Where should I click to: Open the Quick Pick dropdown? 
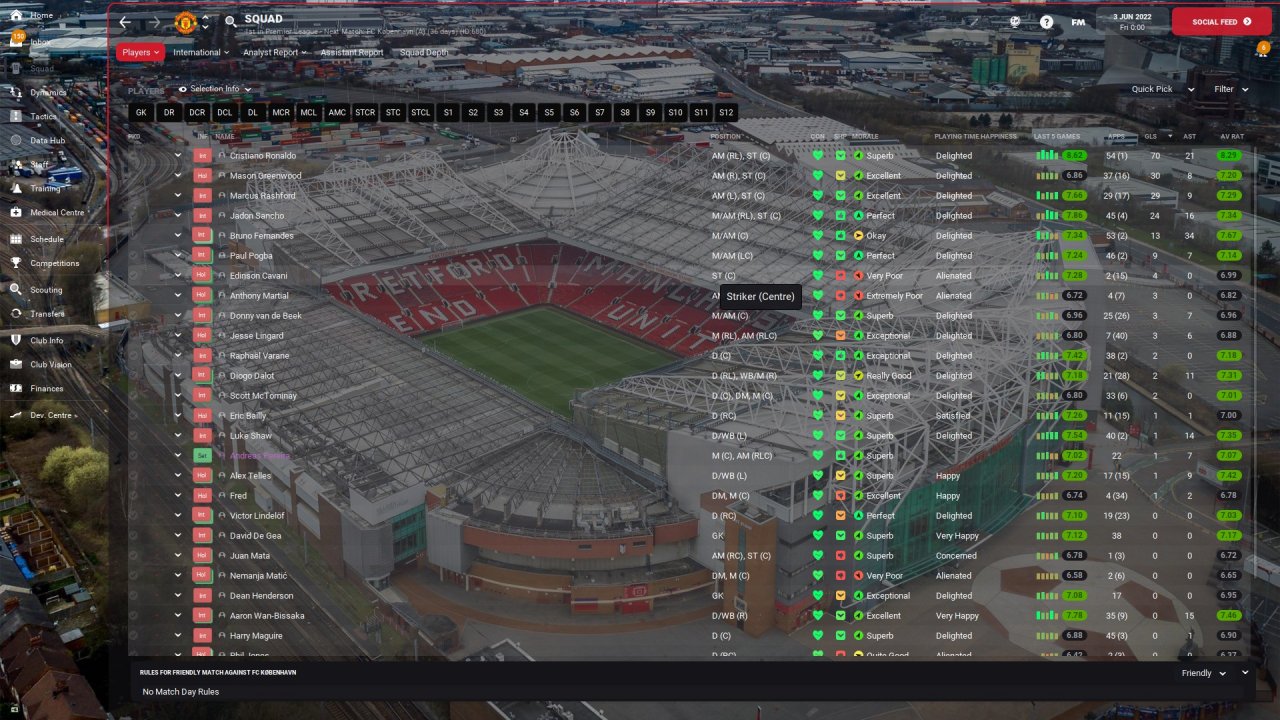1162,89
